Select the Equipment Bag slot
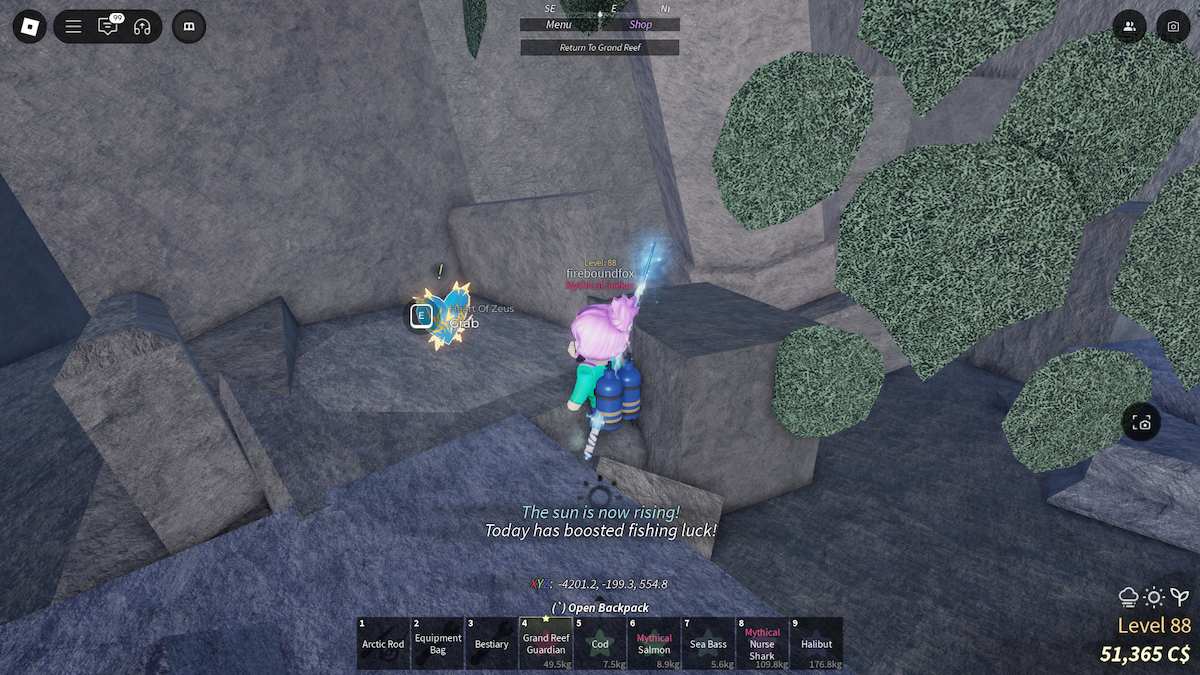 [438, 643]
